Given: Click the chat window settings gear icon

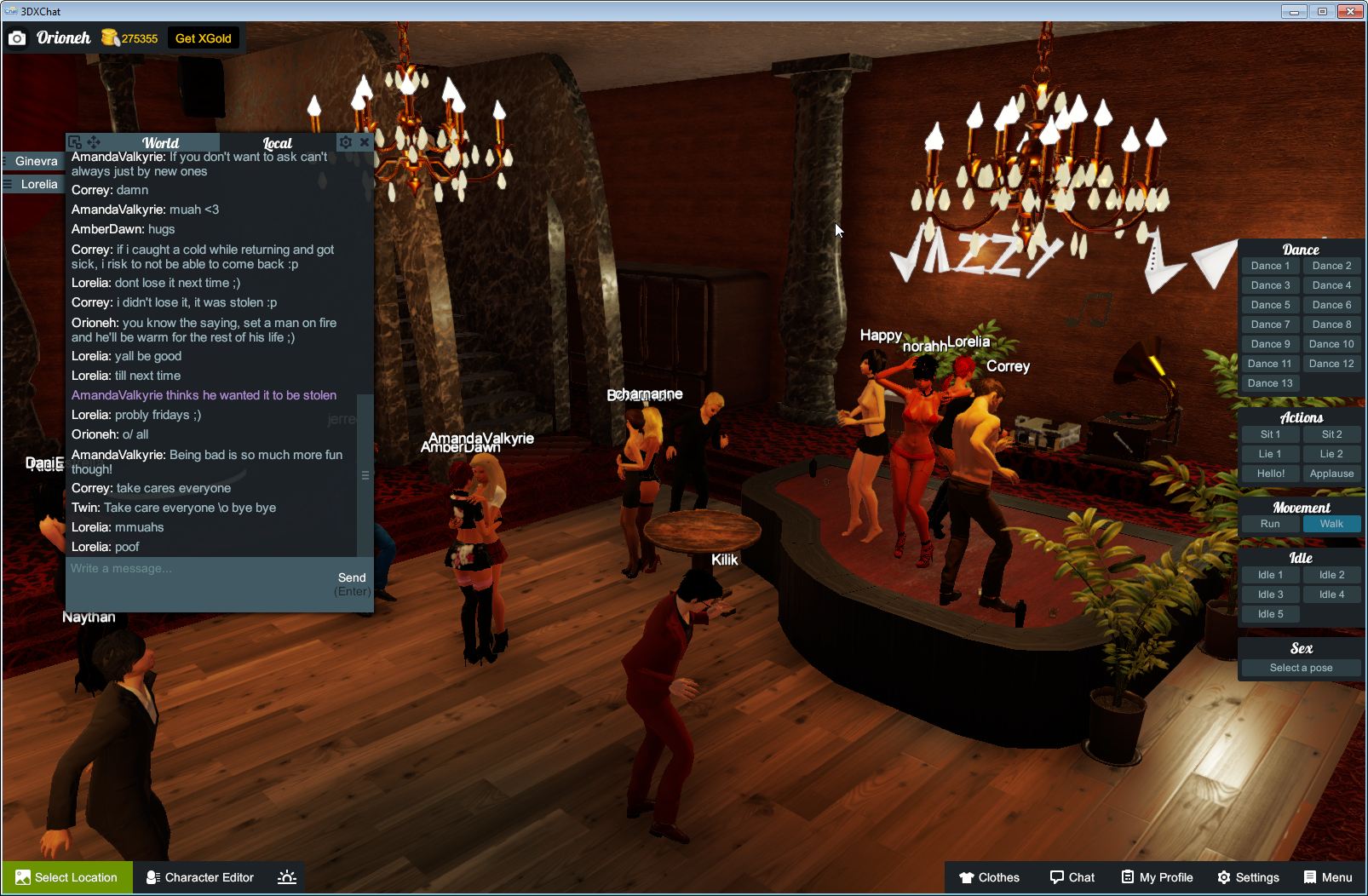Looking at the screenshot, I should point(345,142).
